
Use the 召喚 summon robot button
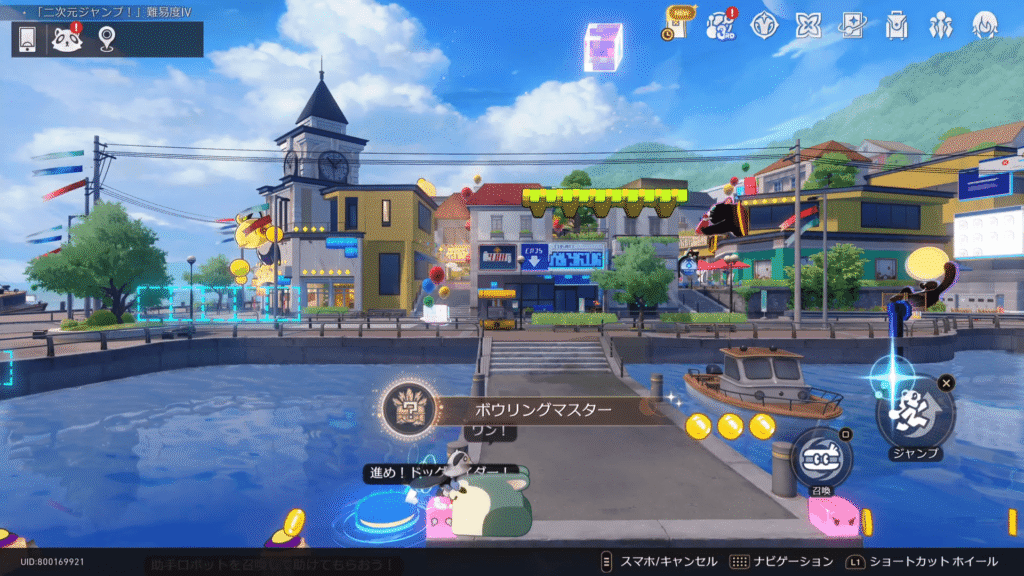(x=821, y=458)
